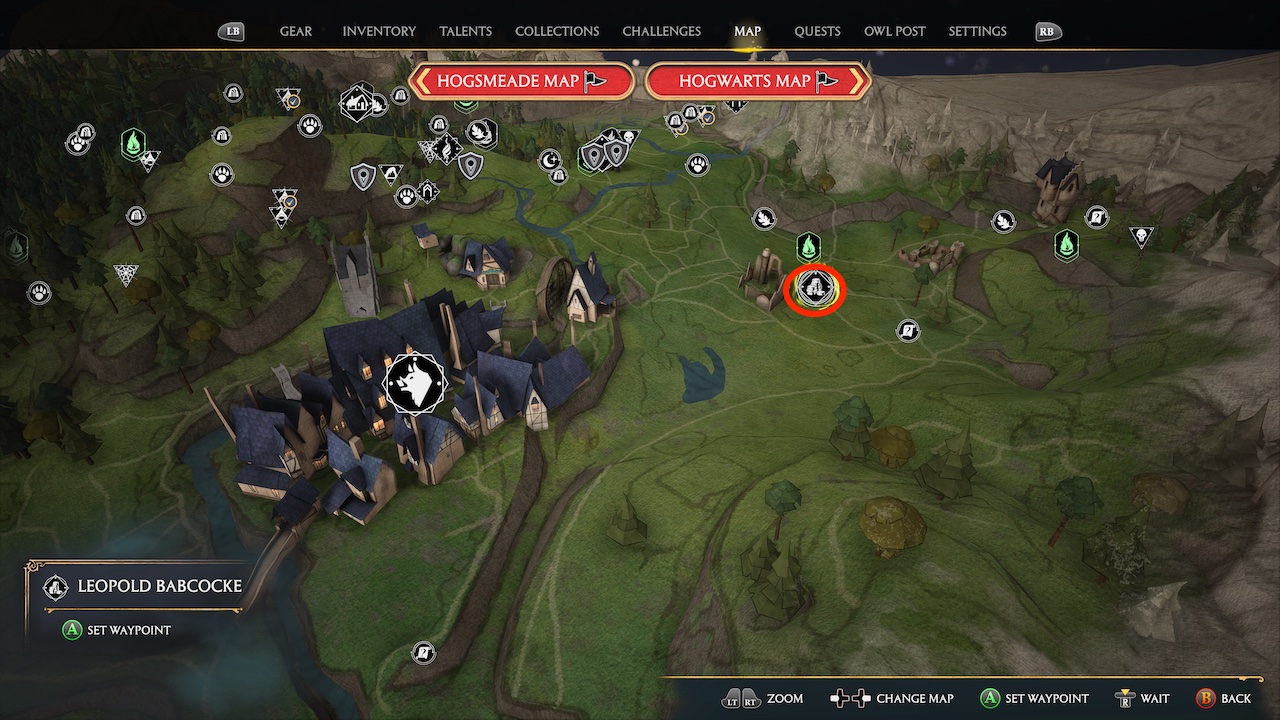The width and height of the screenshot is (1280, 720).
Task: Open the HOGSMEADE MAP
Action: pos(522,81)
